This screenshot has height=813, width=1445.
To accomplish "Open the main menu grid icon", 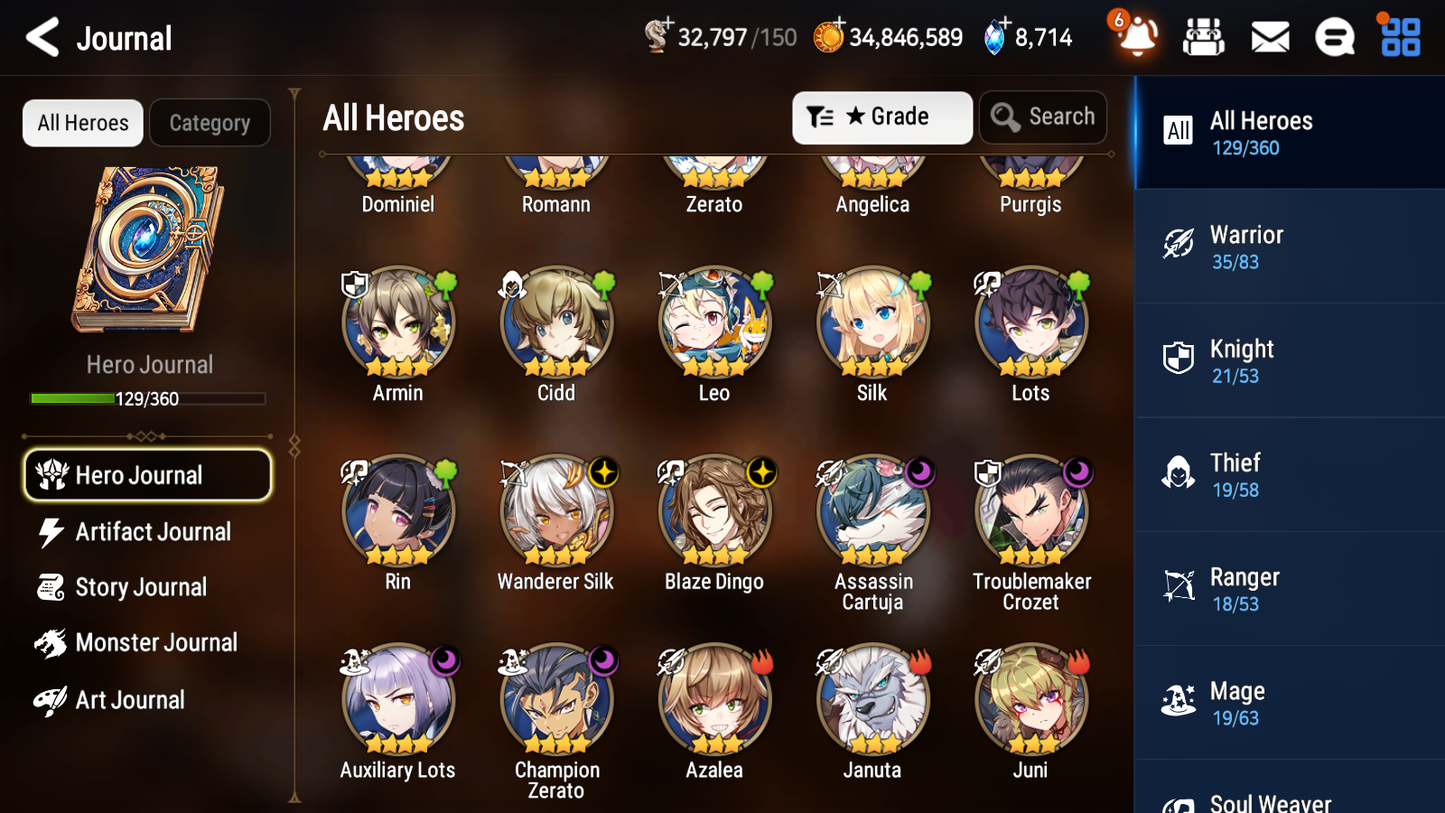I will (x=1399, y=36).
